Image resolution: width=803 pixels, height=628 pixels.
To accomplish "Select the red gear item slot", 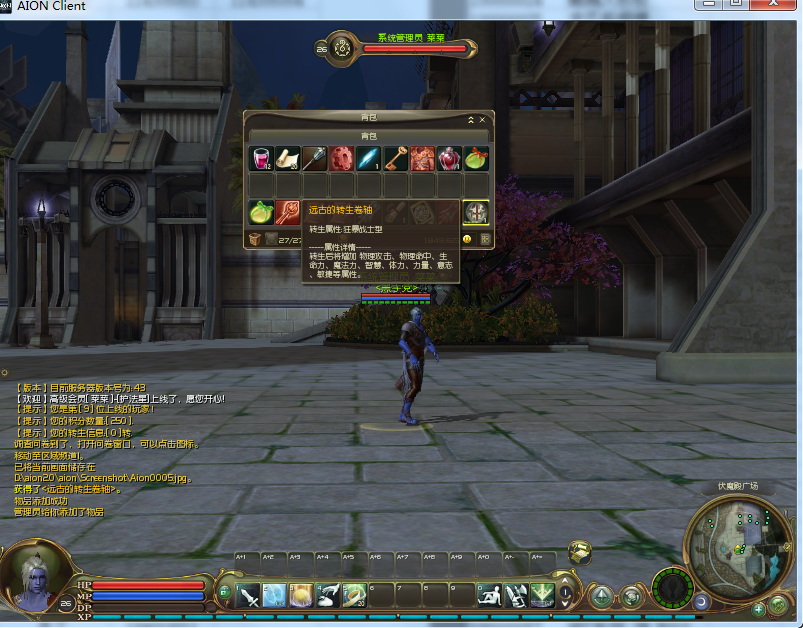I will pos(342,158).
